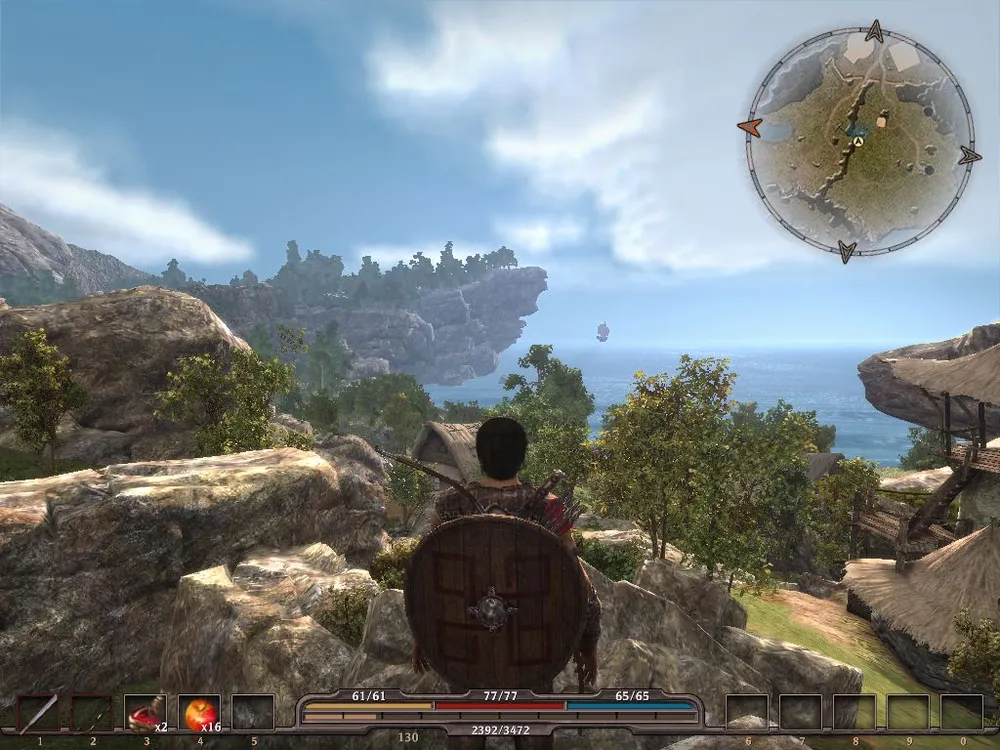Use the red health potion

(145, 713)
